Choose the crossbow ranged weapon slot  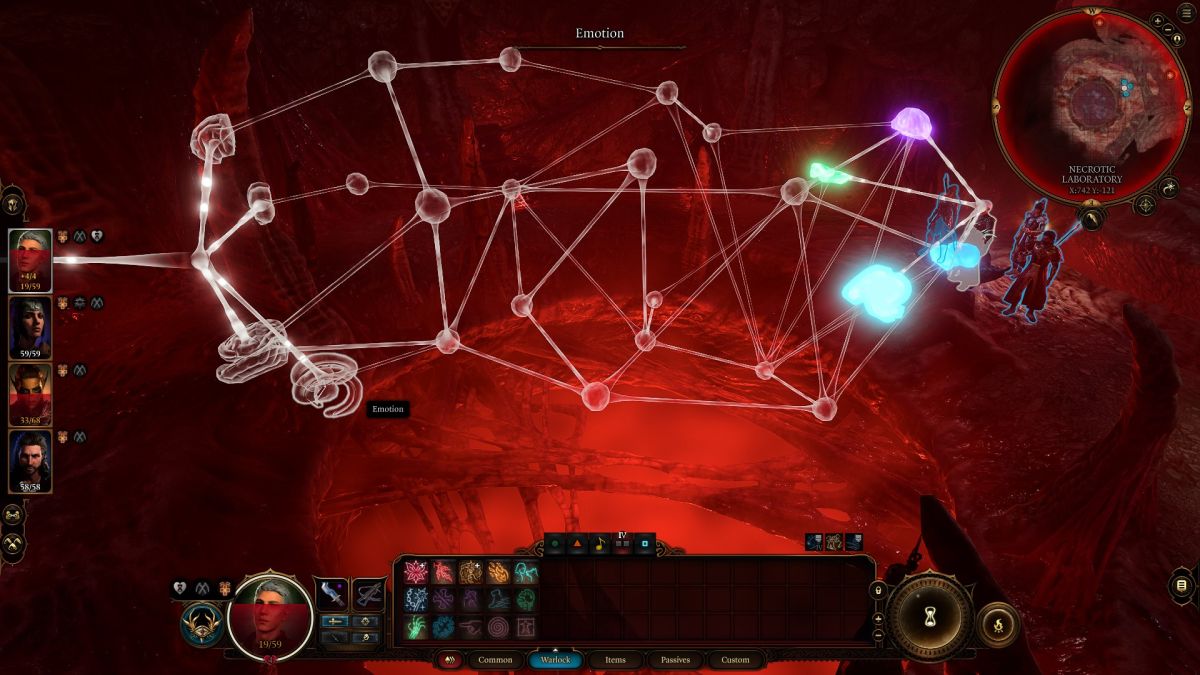(369, 594)
